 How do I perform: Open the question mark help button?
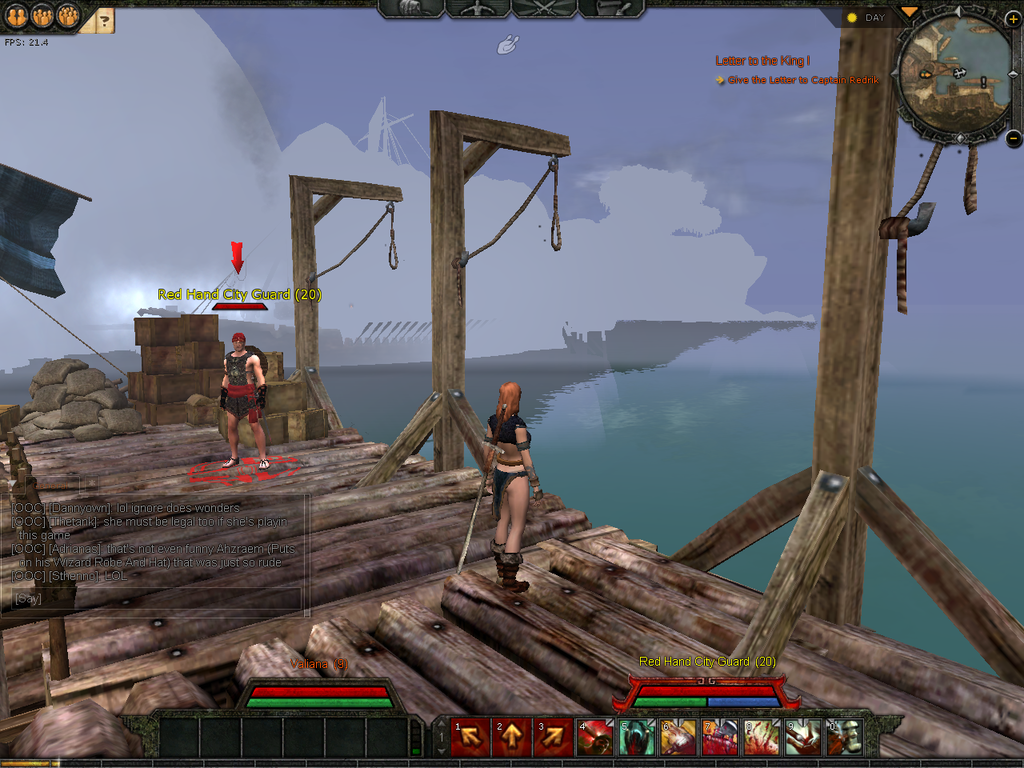click(105, 18)
